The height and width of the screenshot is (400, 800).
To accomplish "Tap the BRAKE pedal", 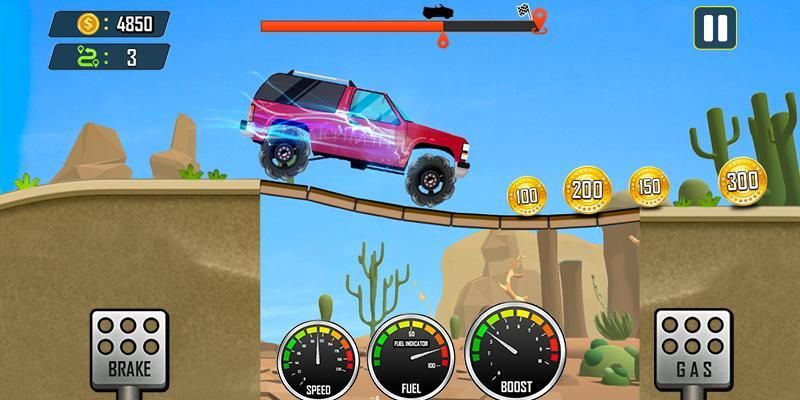I will pyautogui.click(x=129, y=348).
